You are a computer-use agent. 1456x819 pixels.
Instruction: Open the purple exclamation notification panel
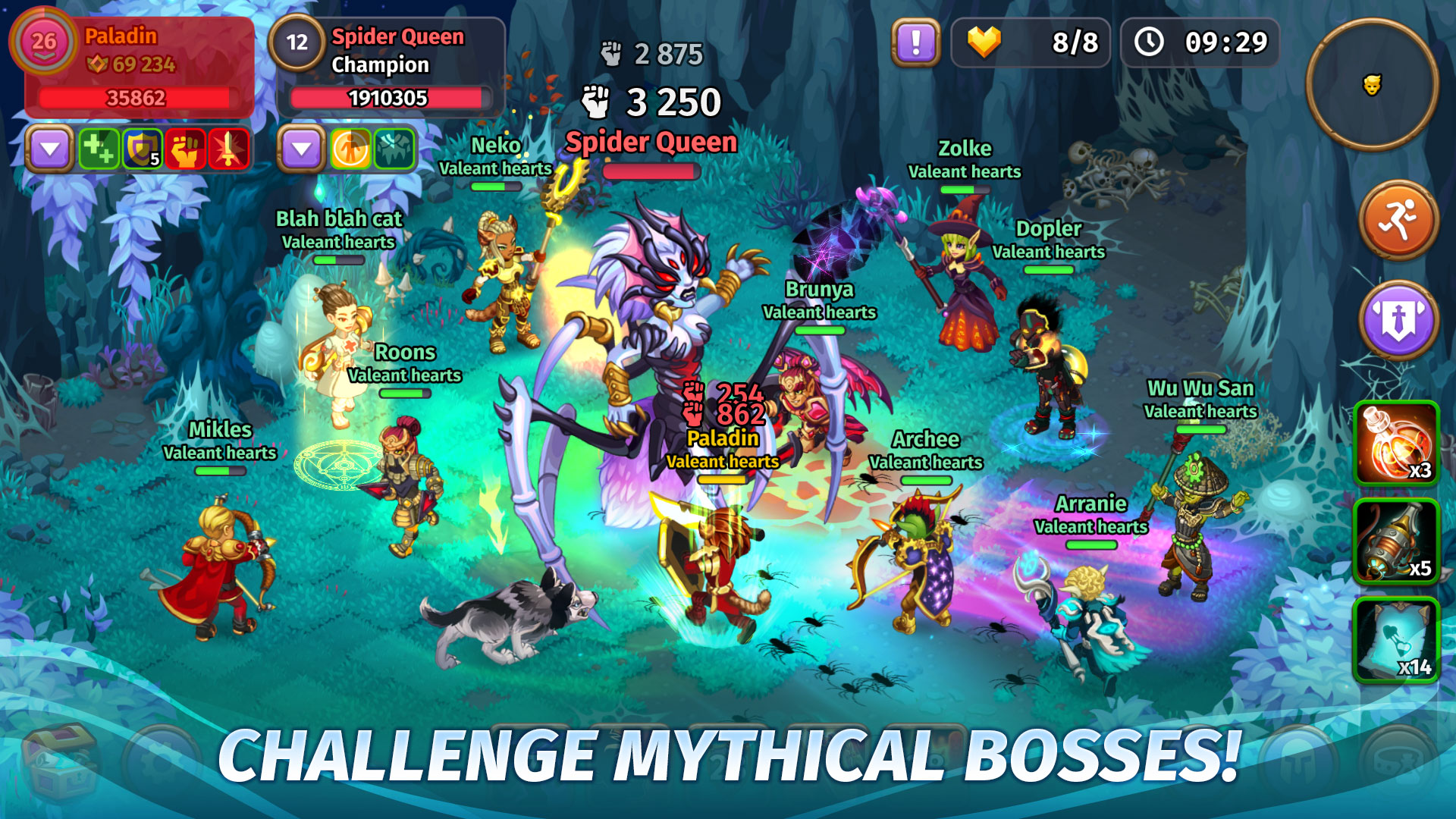[915, 42]
